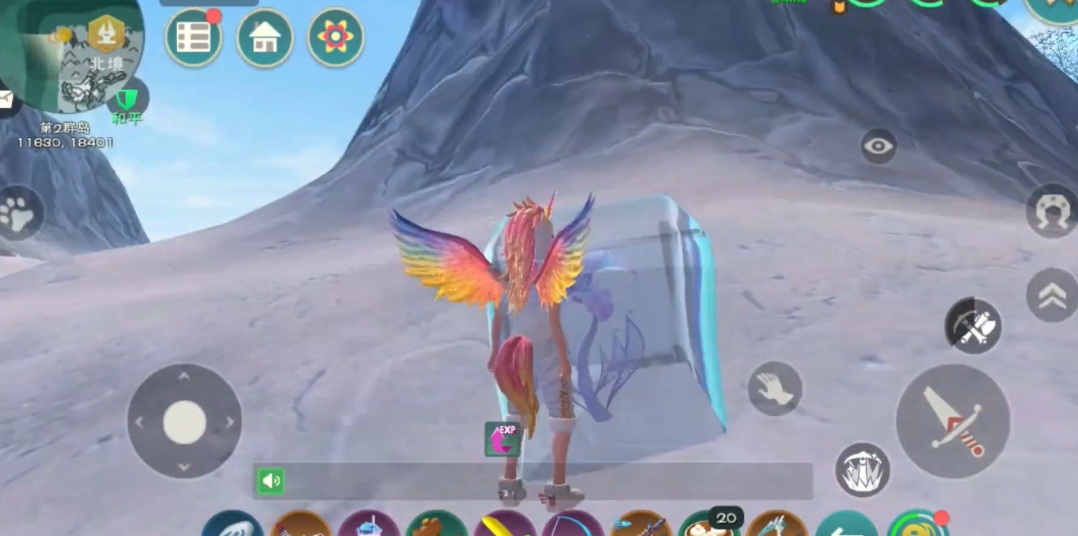Tap the flower icon button
1078x536 pixels.
(x=336, y=38)
